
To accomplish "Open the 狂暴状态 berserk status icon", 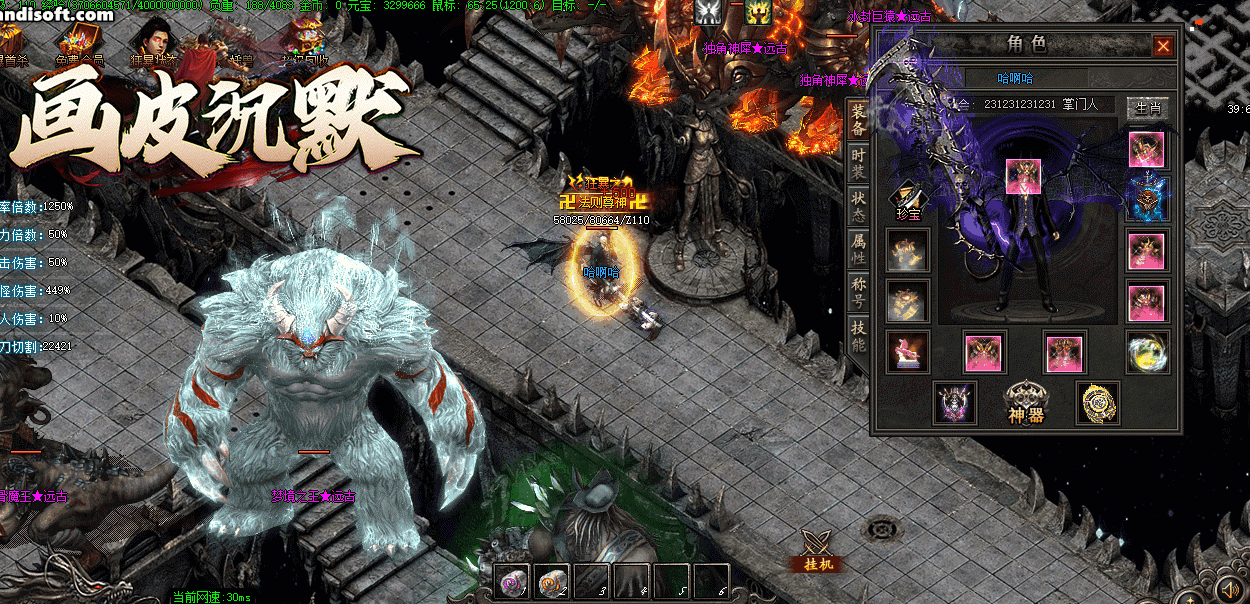I will tap(152, 42).
